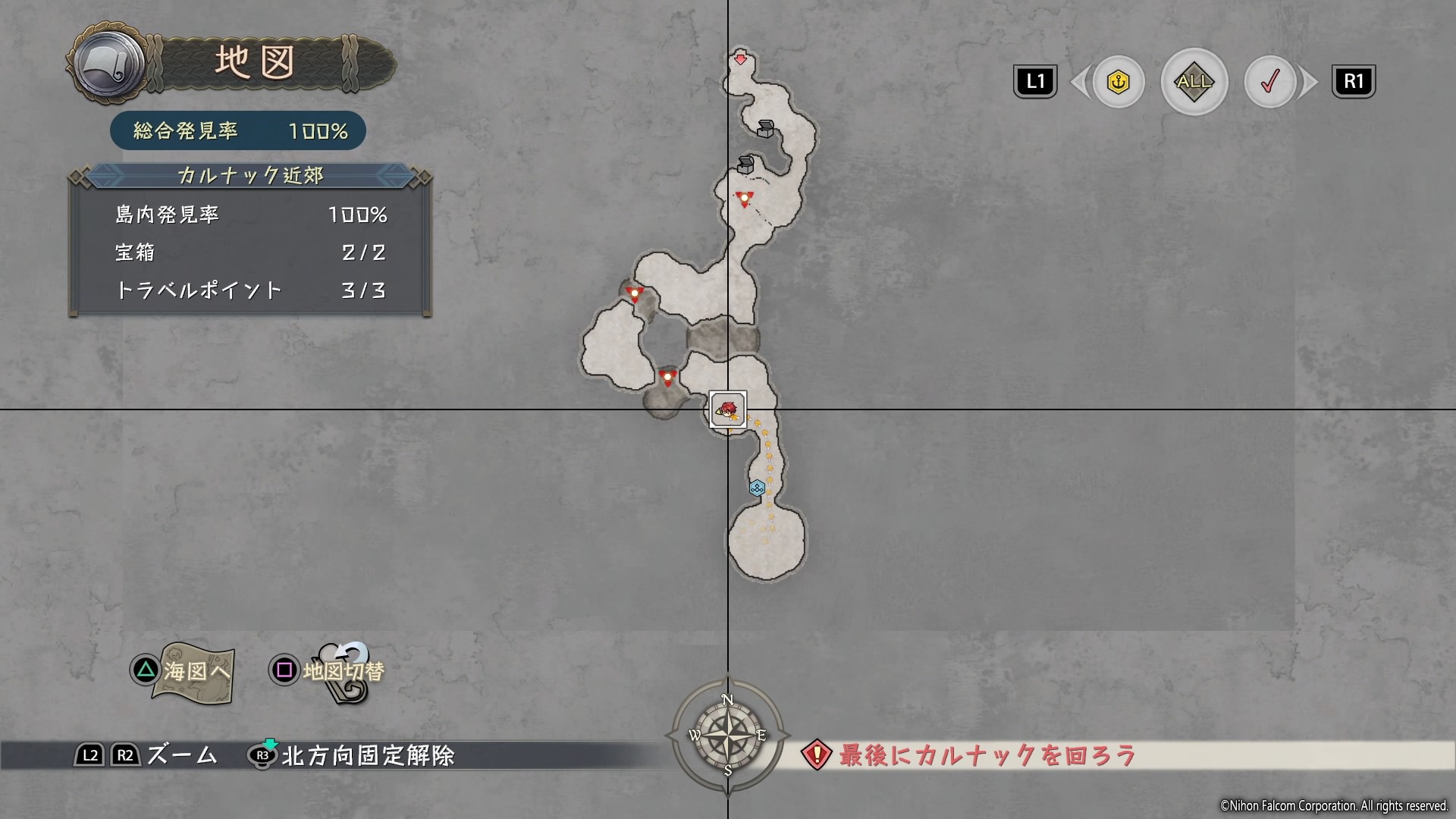Switch to the red checkmark filter
The image size is (1456, 819).
[1269, 82]
